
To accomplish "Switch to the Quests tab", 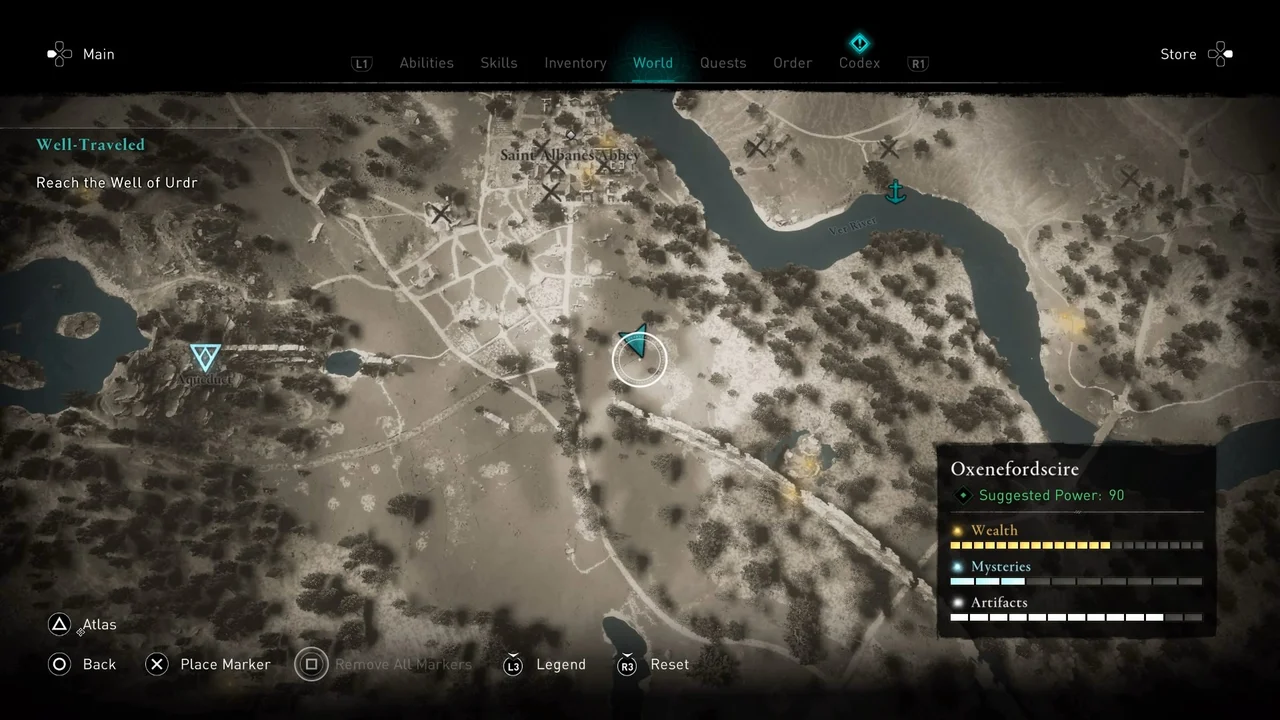I will click(723, 62).
